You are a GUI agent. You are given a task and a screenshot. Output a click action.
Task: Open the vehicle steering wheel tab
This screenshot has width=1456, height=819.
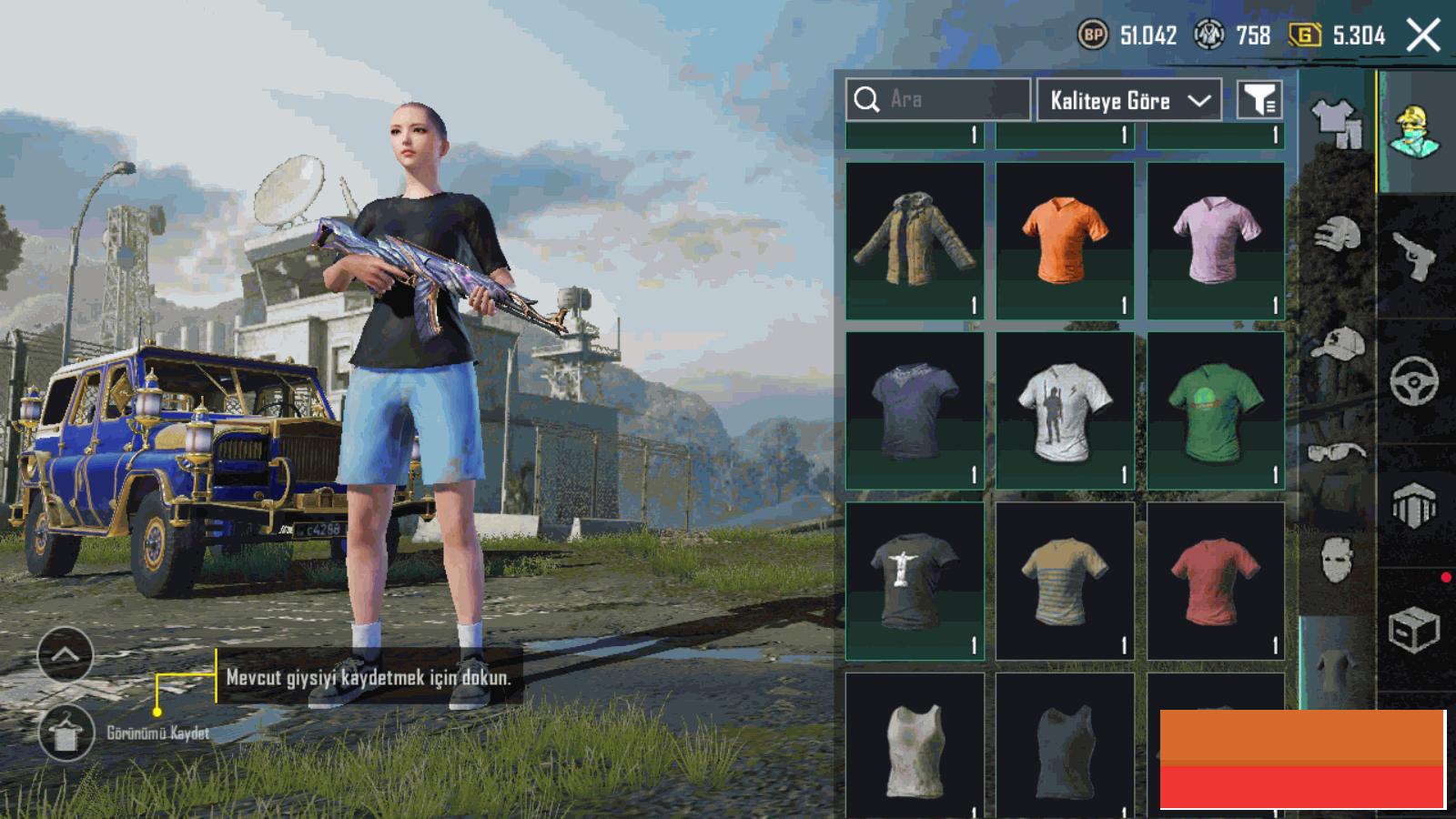[x=1415, y=380]
